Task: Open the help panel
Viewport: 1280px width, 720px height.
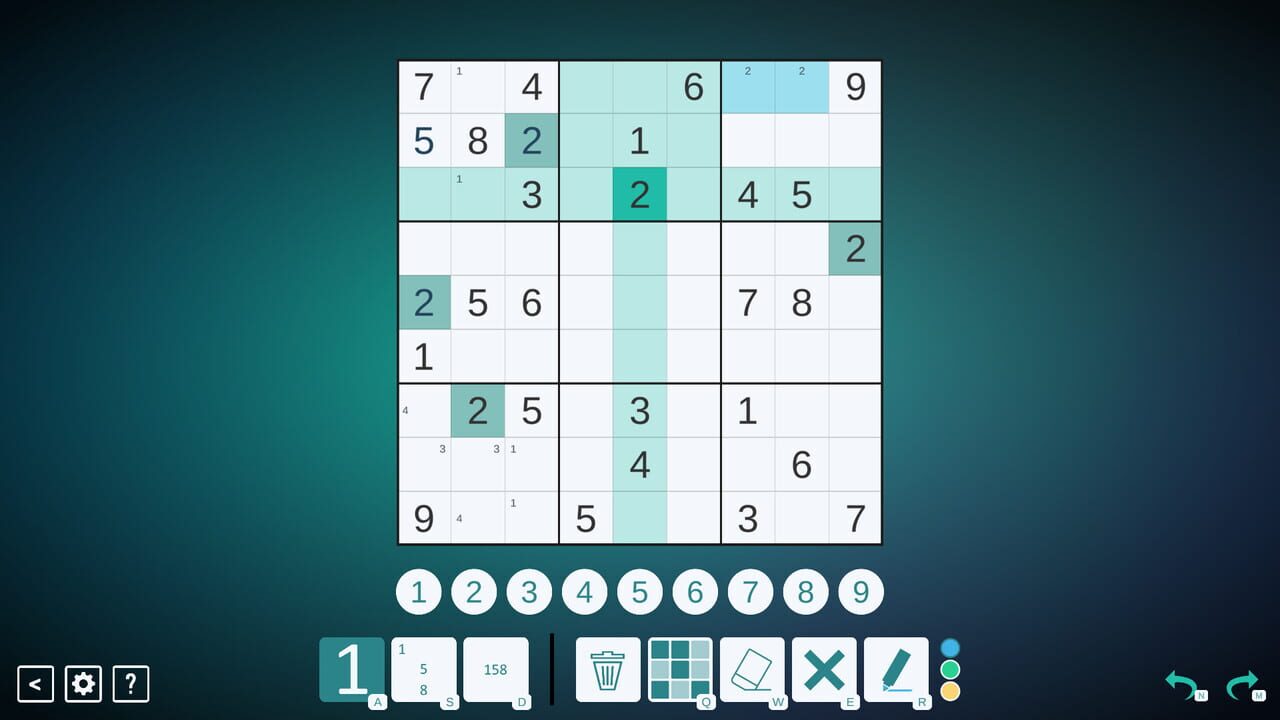Action: click(x=130, y=684)
